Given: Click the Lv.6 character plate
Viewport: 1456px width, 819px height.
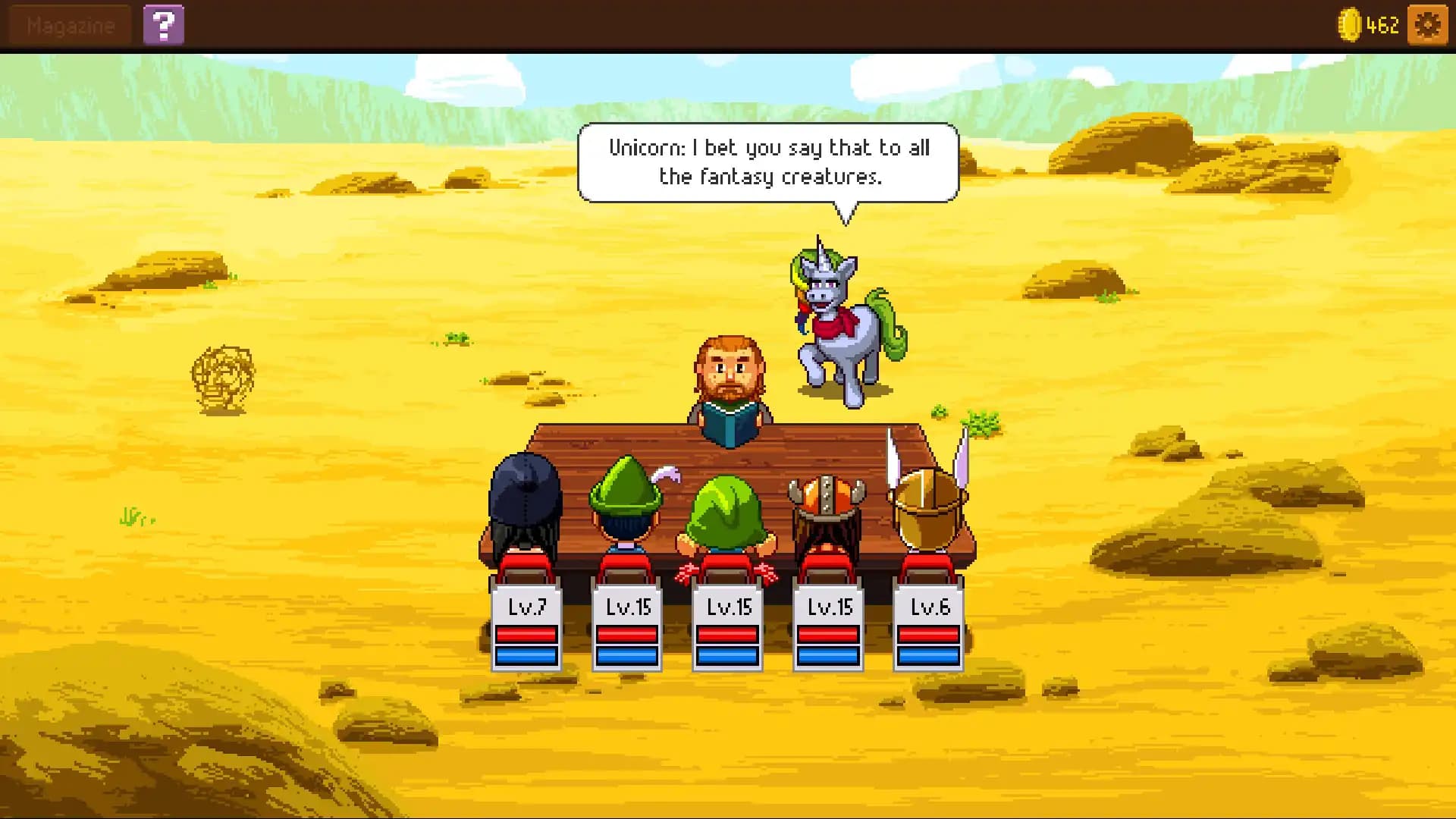Looking at the screenshot, I should (x=930, y=607).
